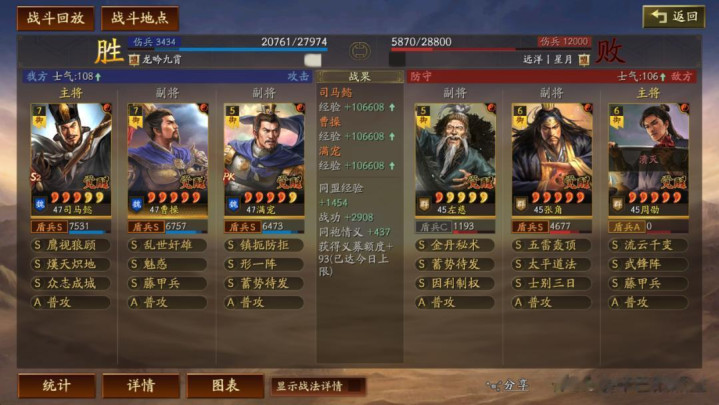
Task: Share the battle report via 分享
Action: [x=508, y=384]
